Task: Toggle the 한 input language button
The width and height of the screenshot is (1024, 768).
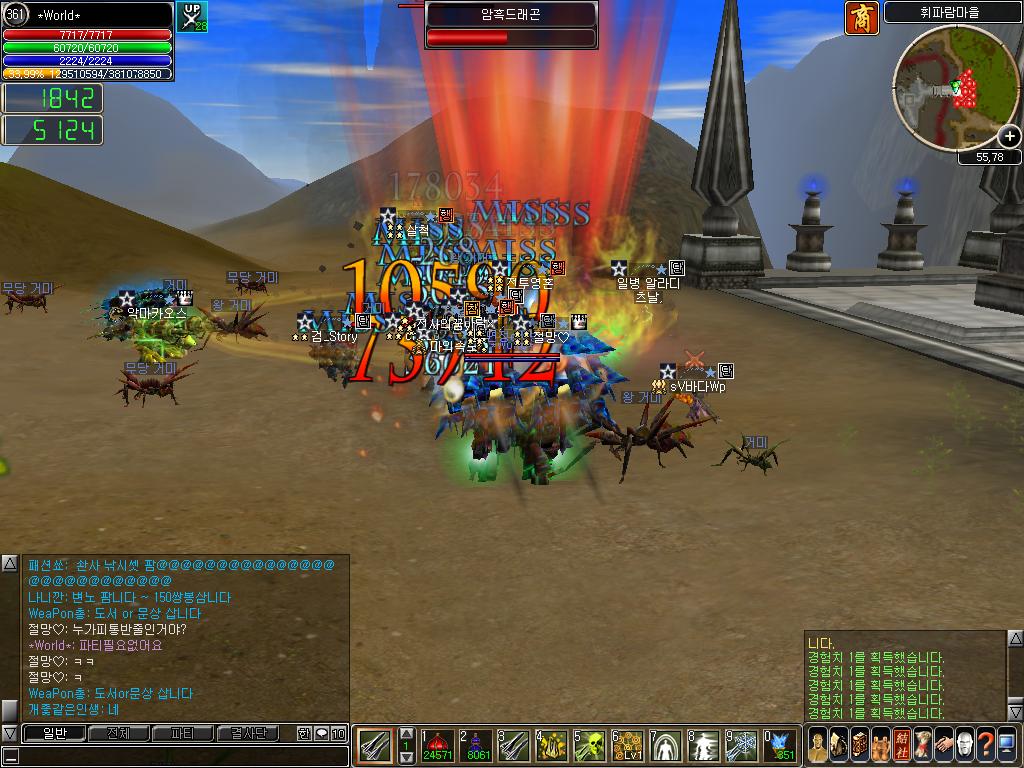Action: coord(304,734)
